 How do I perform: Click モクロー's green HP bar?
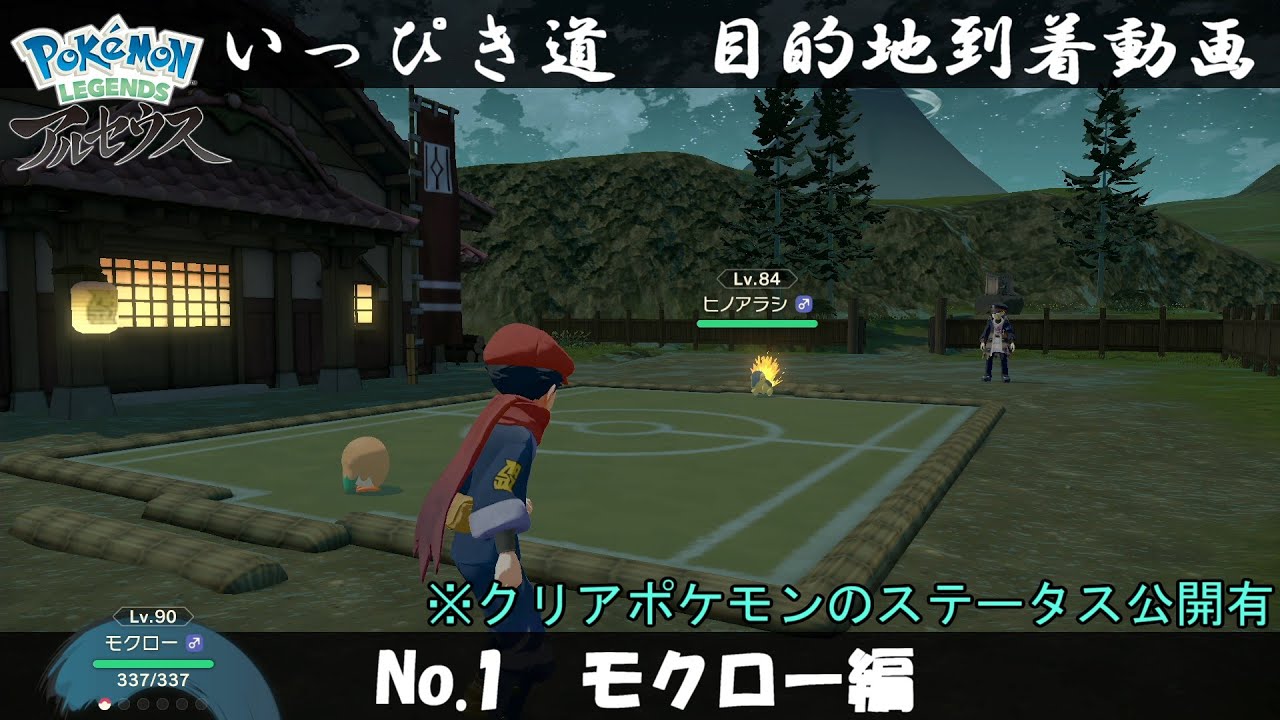click(153, 664)
